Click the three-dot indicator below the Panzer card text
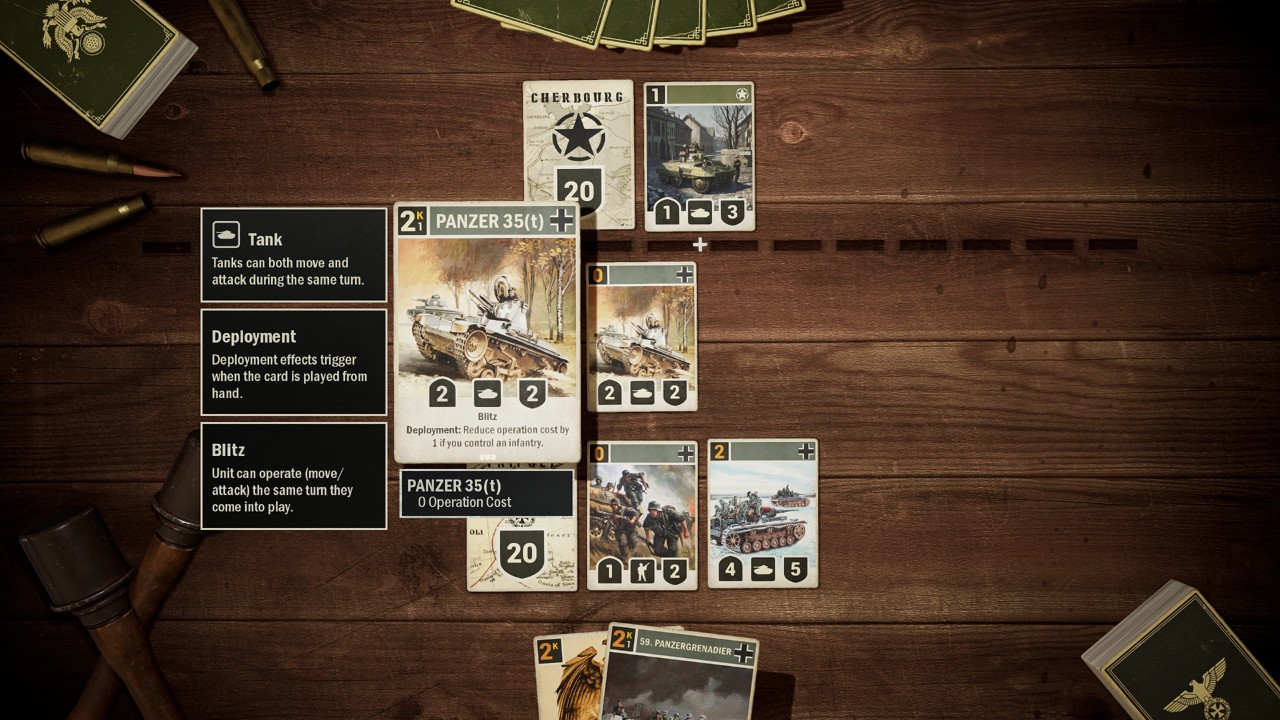 point(486,455)
